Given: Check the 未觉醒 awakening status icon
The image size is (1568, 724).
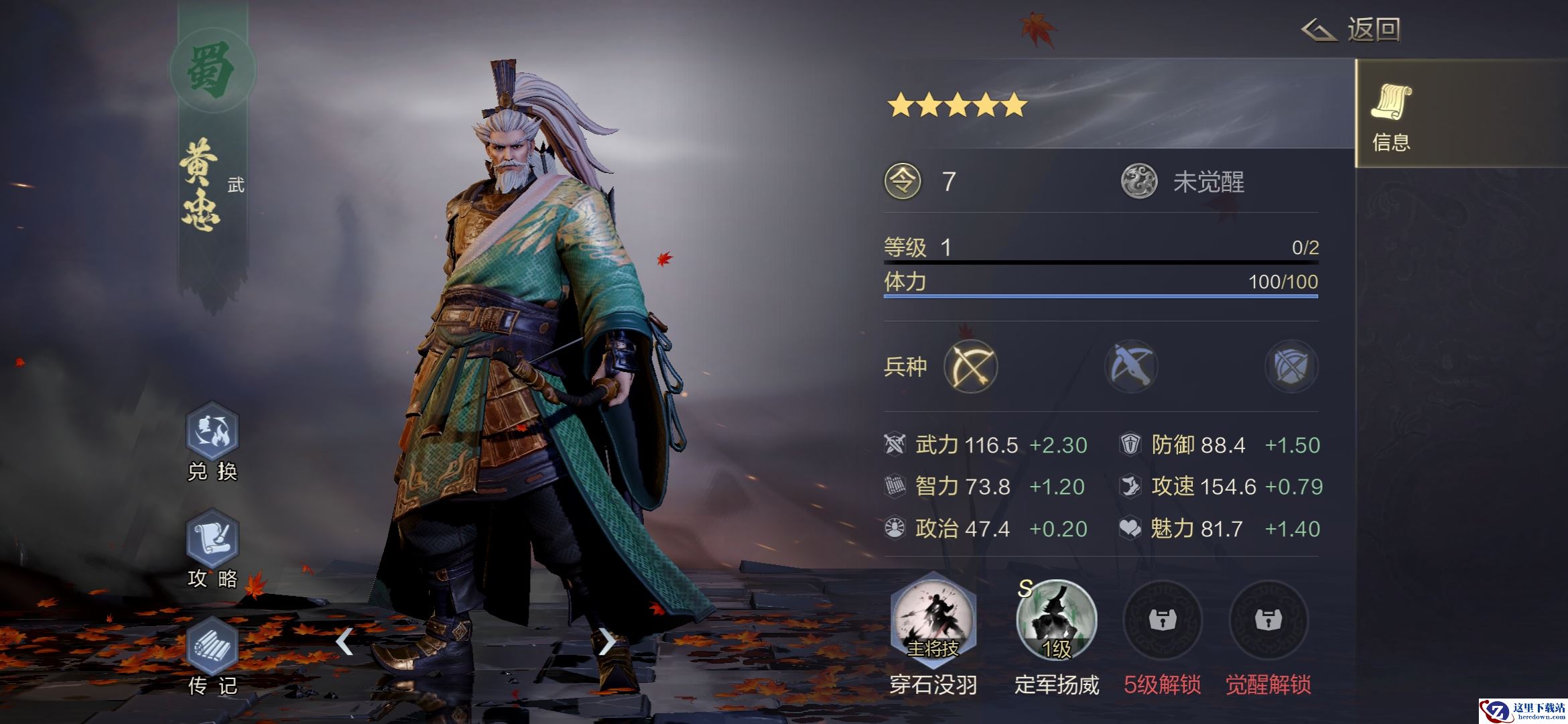Looking at the screenshot, I should point(1139,182).
